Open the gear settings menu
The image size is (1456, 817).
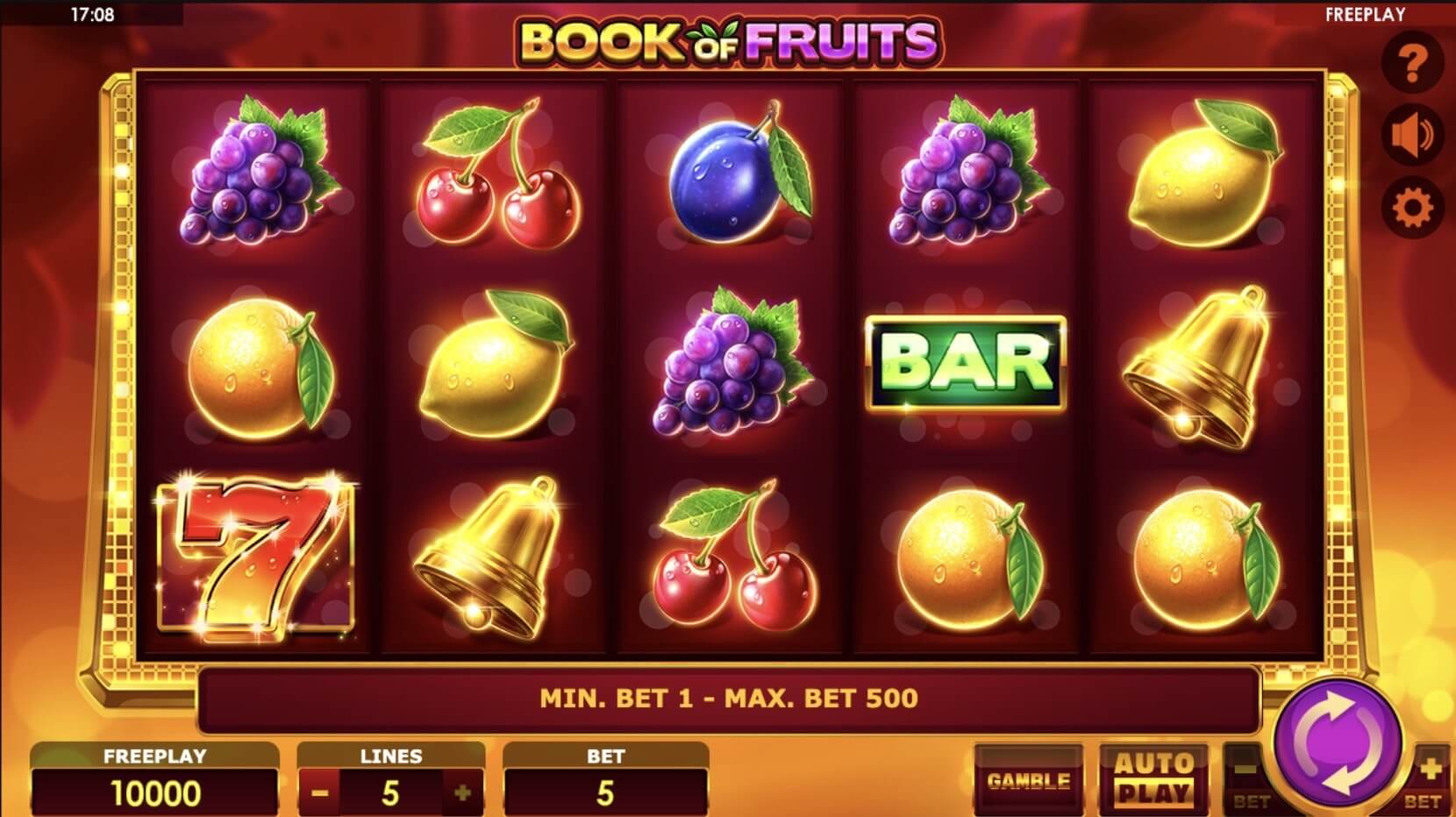(x=1412, y=209)
